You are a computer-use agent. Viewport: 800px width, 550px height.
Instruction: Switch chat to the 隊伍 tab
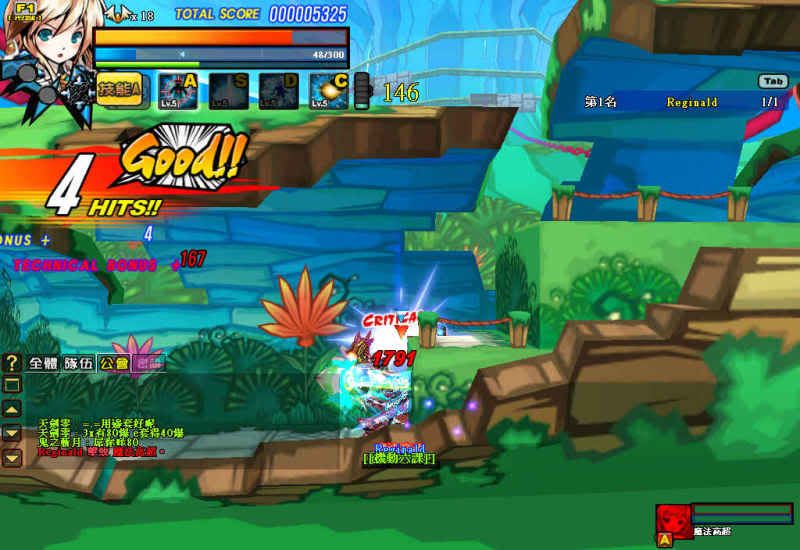(78, 364)
